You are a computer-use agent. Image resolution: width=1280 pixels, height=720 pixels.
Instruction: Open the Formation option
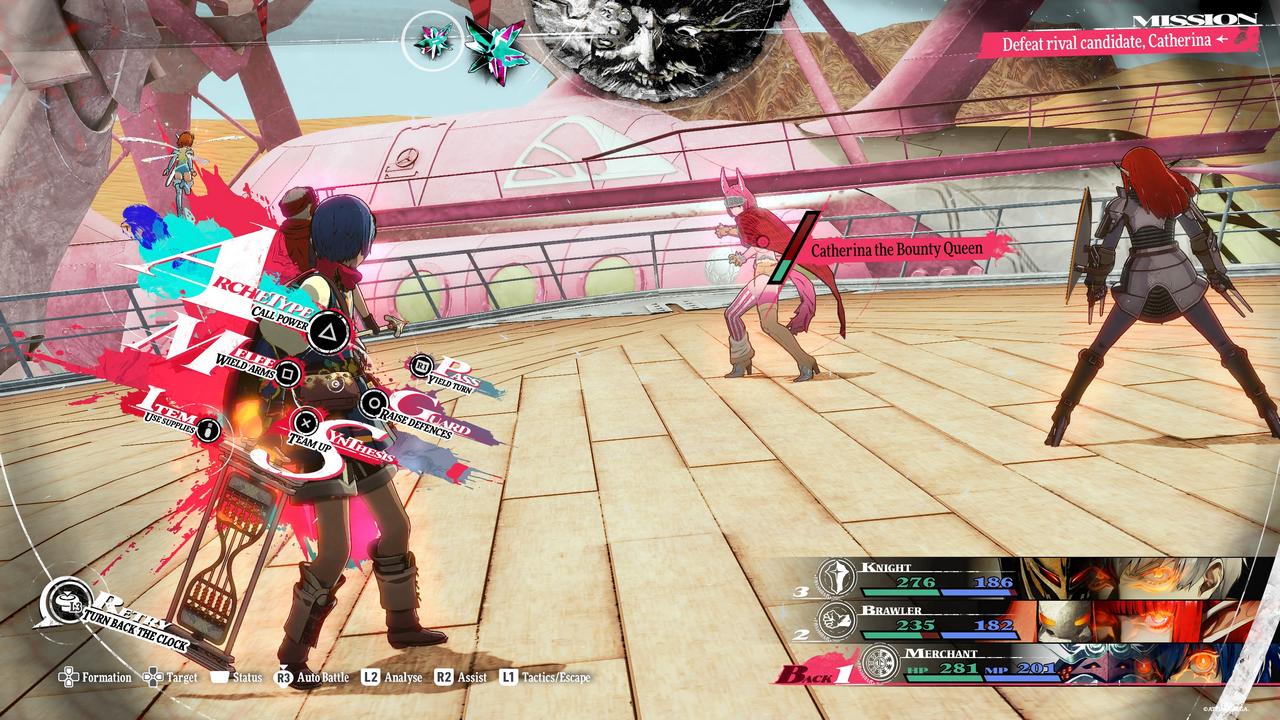(96, 677)
